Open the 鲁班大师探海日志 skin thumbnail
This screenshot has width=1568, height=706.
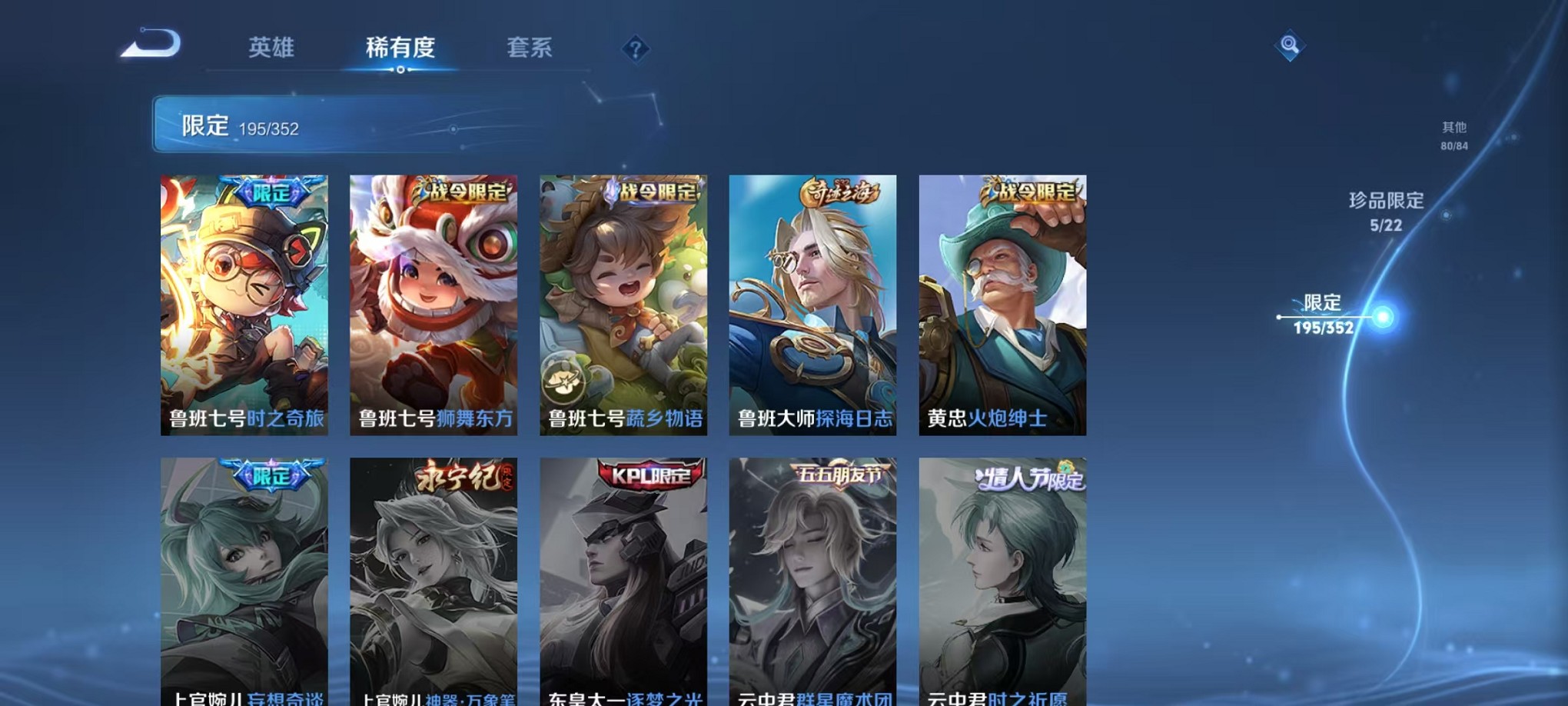click(814, 304)
